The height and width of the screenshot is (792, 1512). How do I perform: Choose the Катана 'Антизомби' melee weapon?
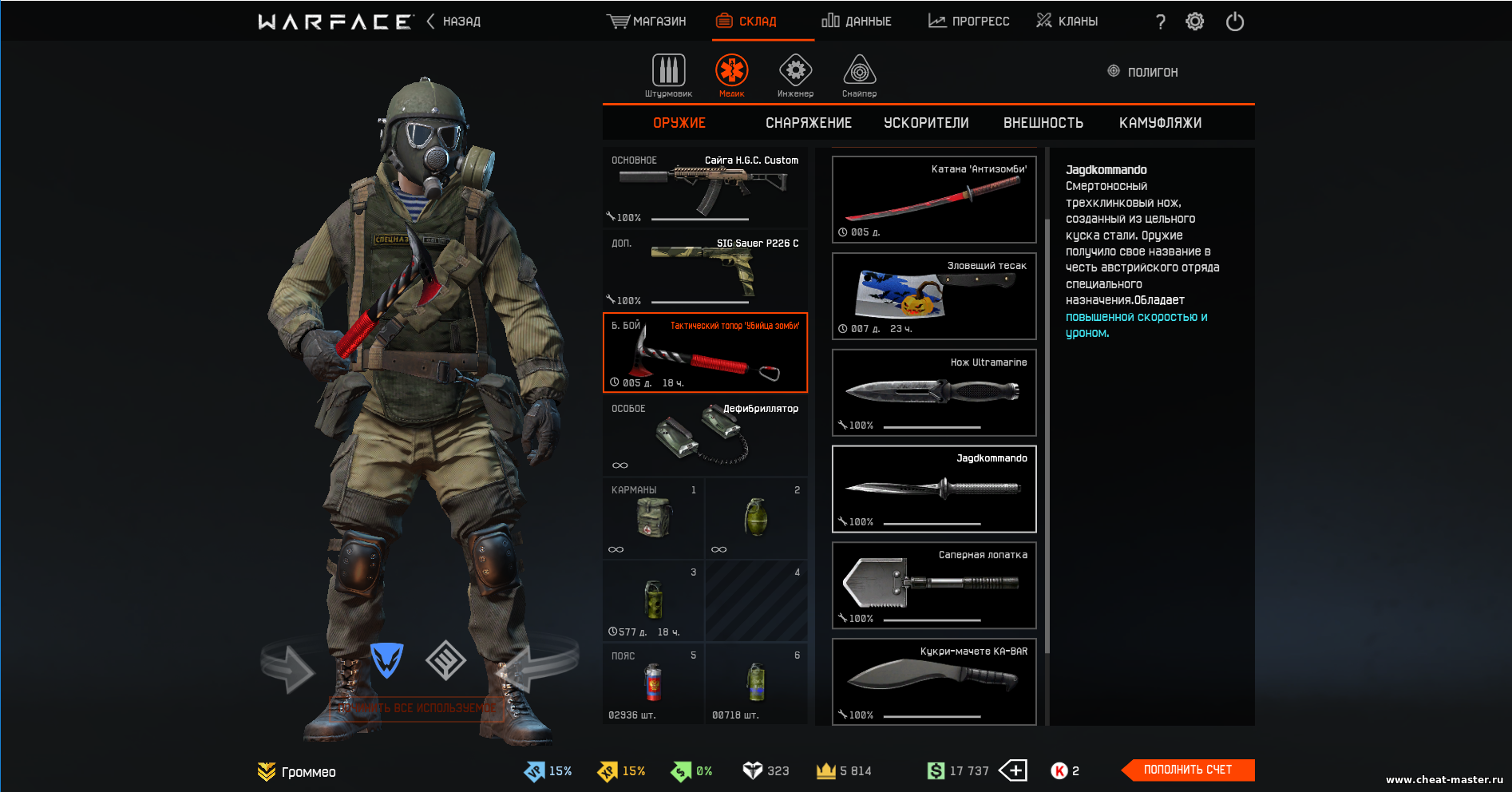pos(934,200)
